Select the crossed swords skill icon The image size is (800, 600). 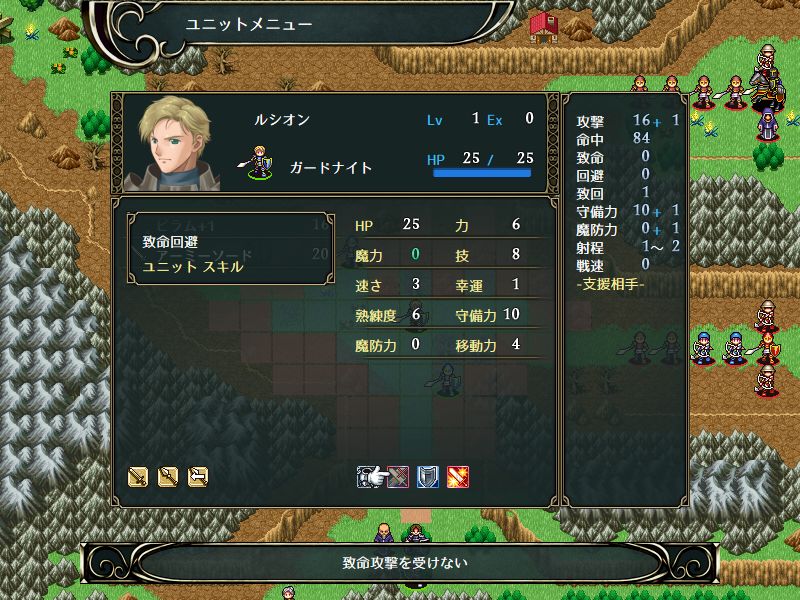(398, 477)
